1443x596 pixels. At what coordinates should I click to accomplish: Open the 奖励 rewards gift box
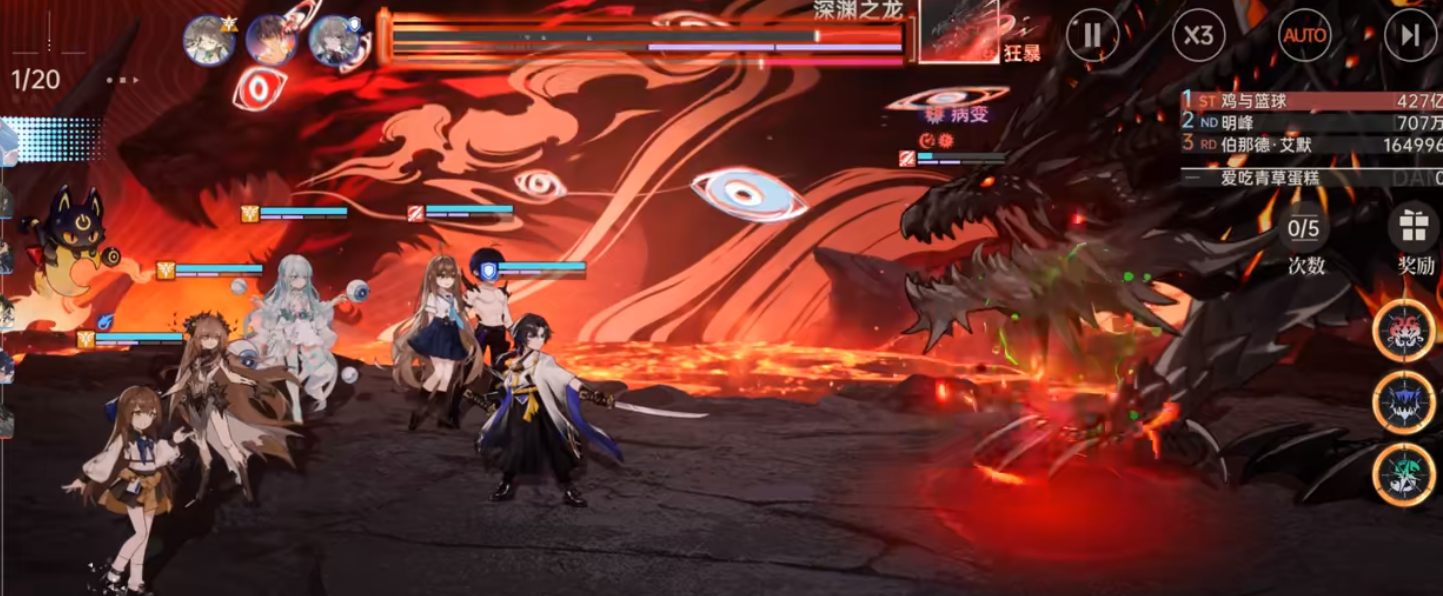point(1413,227)
